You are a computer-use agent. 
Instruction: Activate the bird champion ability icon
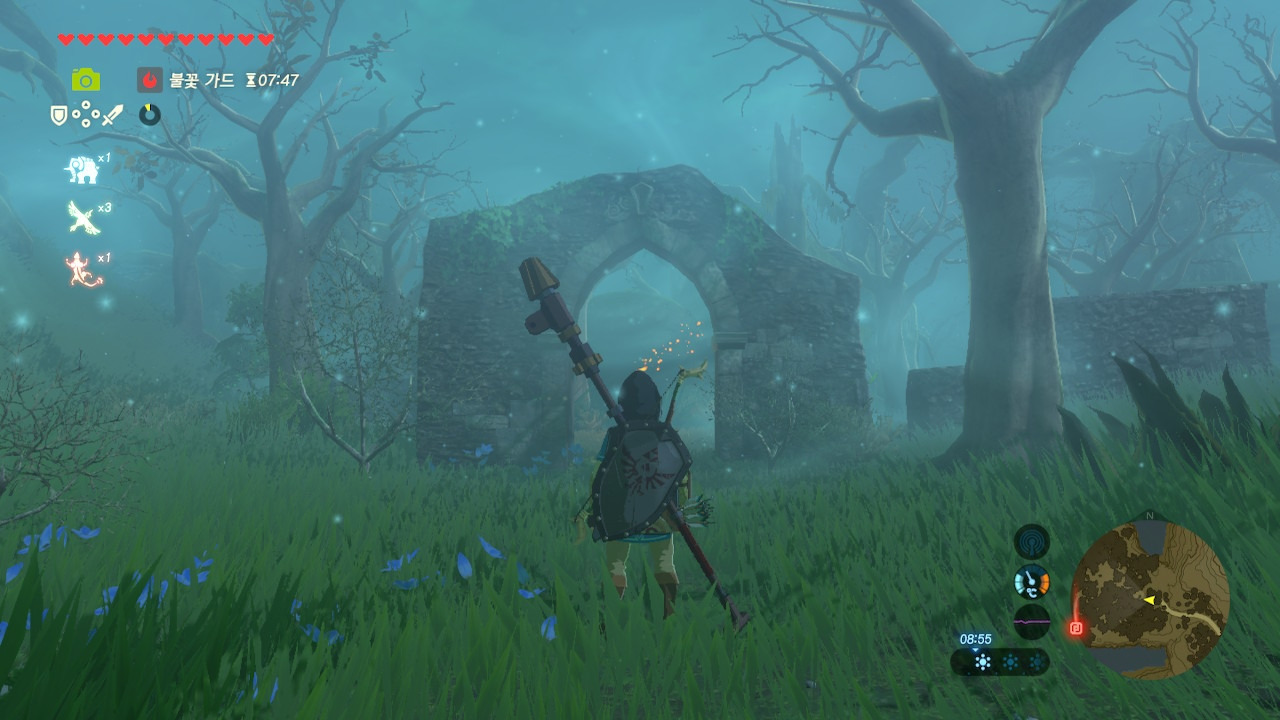pos(82,217)
